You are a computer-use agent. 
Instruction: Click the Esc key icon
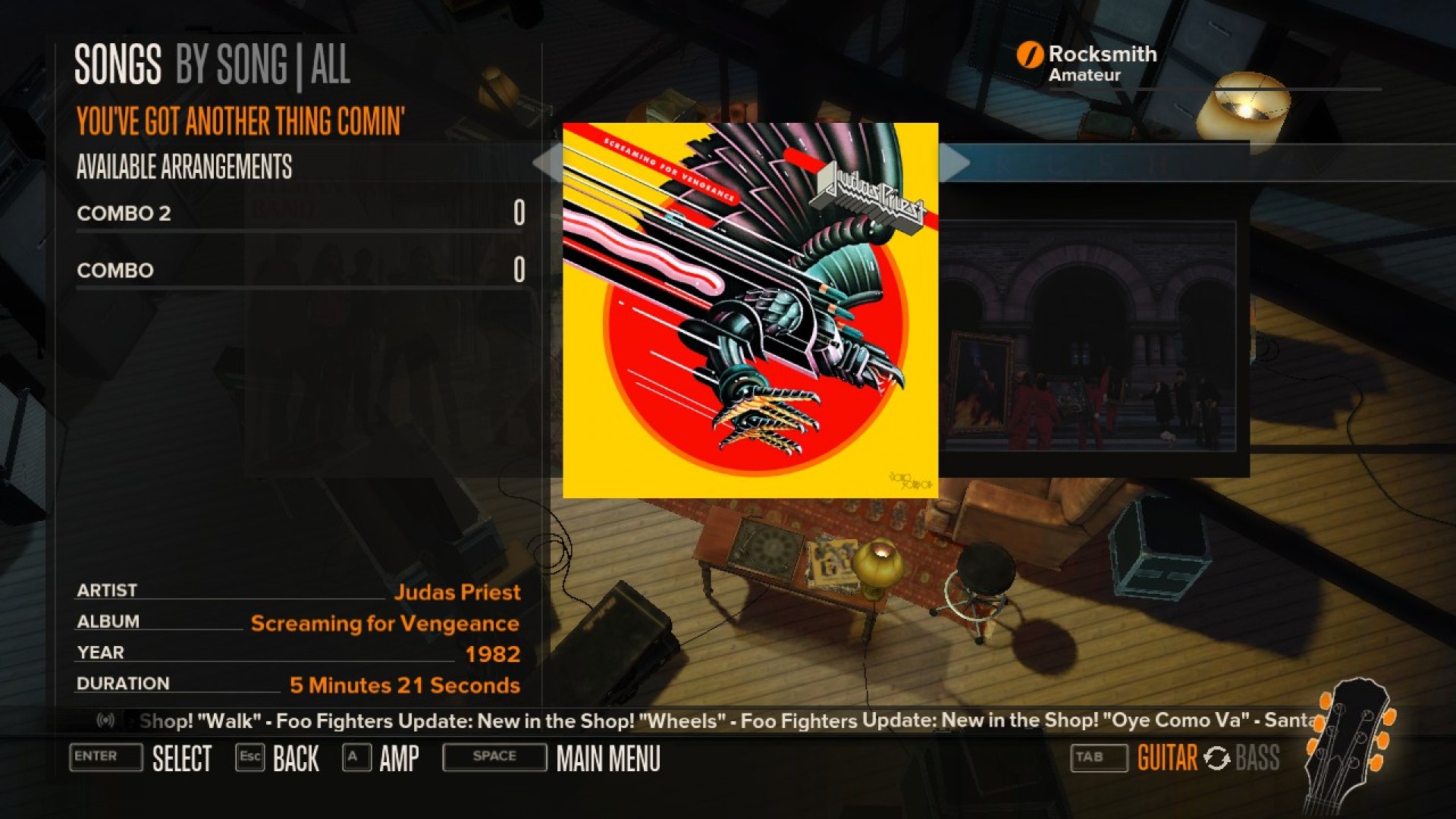click(250, 758)
